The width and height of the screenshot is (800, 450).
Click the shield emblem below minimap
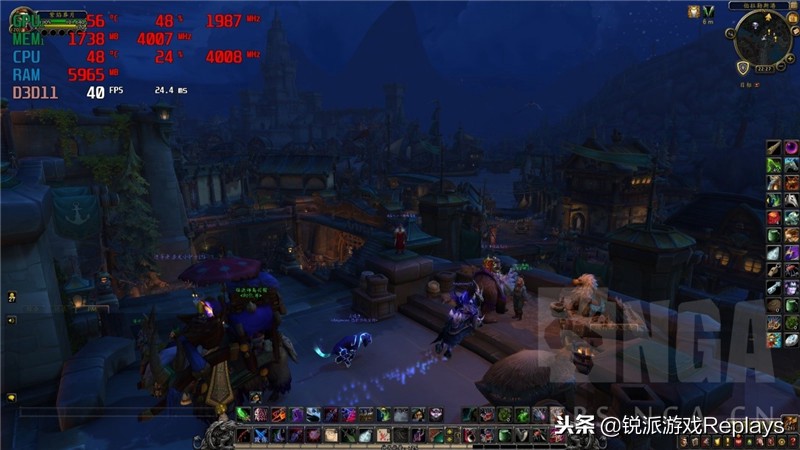pos(743,67)
